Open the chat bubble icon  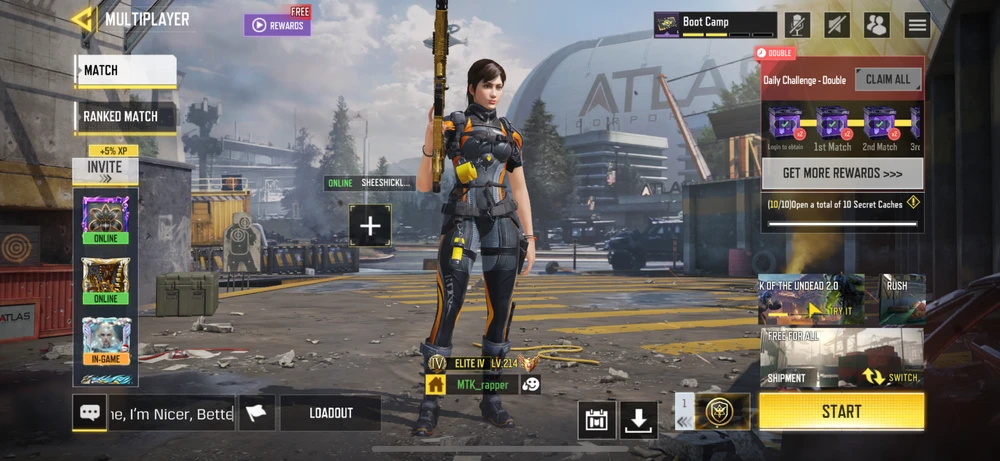click(x=90, y=413)
